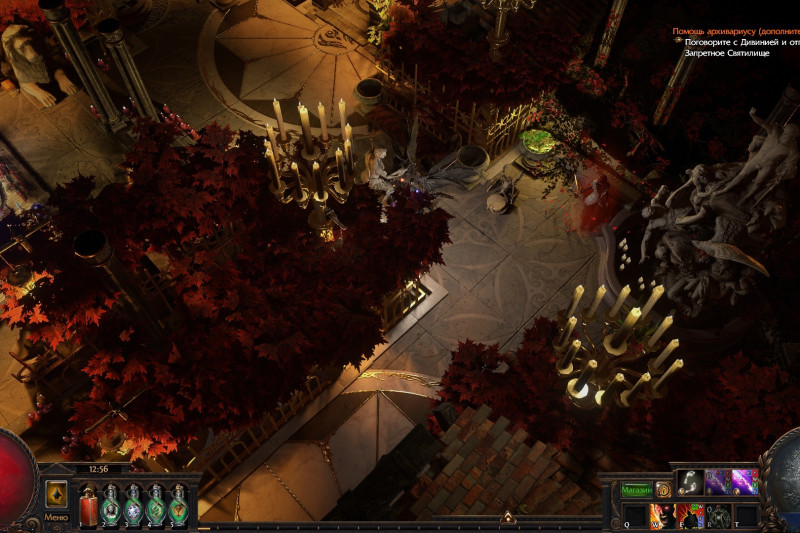Activate the red explosion skill on E
Screen dimensions: 800x533
click(691, 516)
